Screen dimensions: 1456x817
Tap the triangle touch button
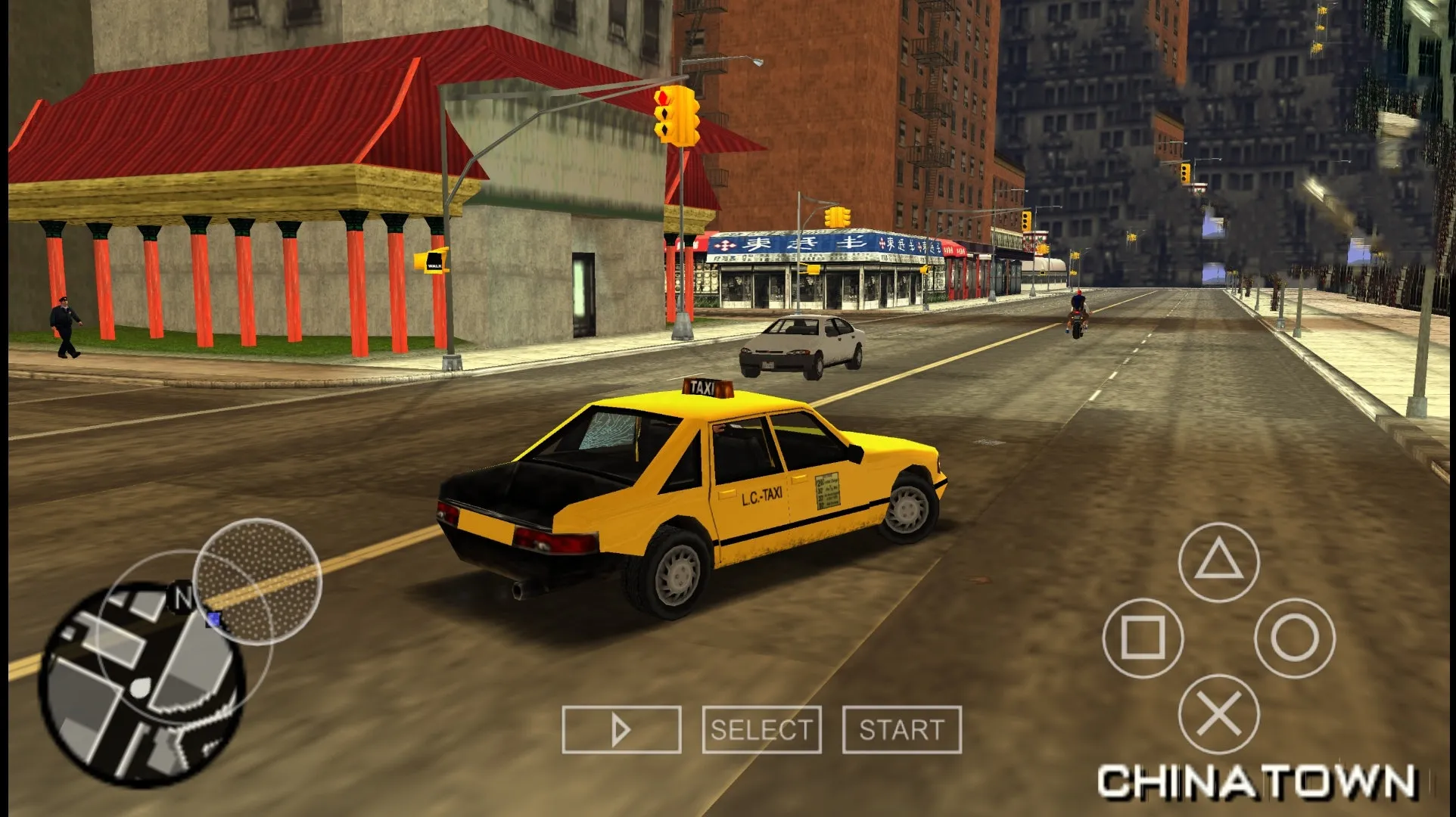1218,563
